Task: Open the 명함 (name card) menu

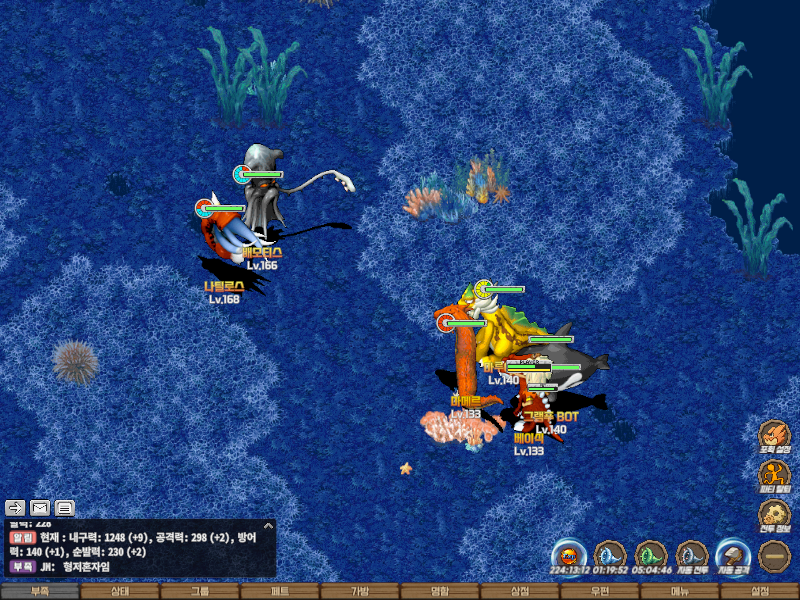Action: (440, 592)
